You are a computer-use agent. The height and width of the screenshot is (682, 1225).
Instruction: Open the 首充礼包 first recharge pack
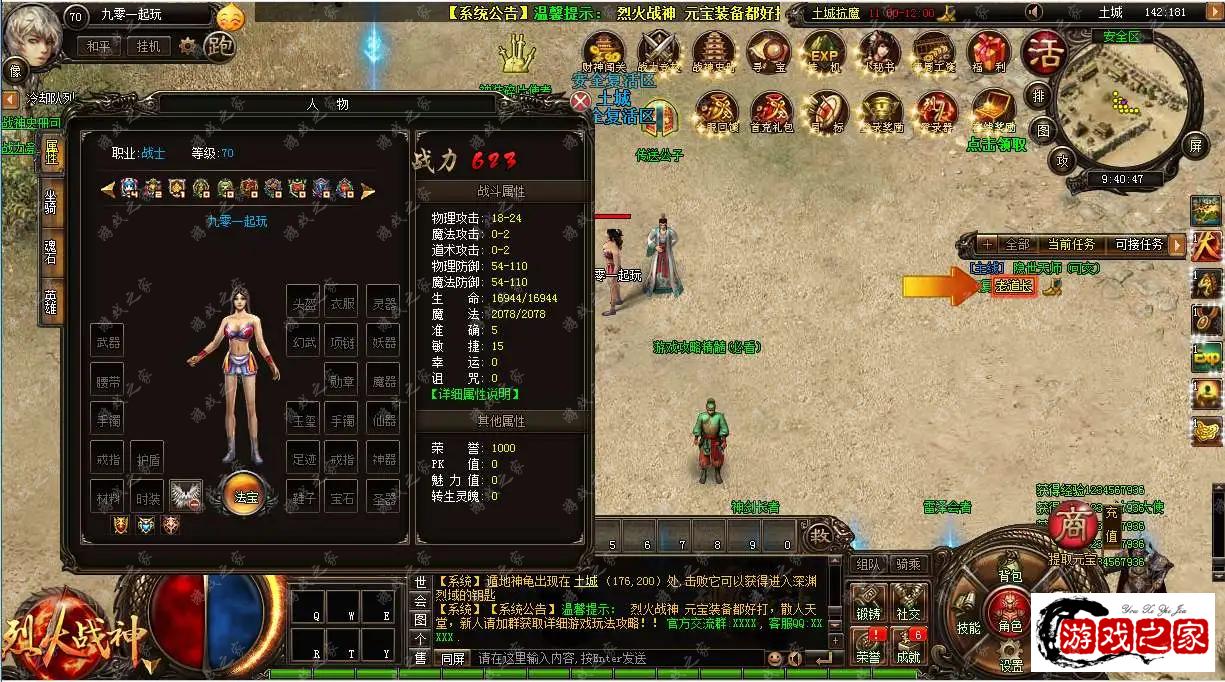tap(771, 112)
